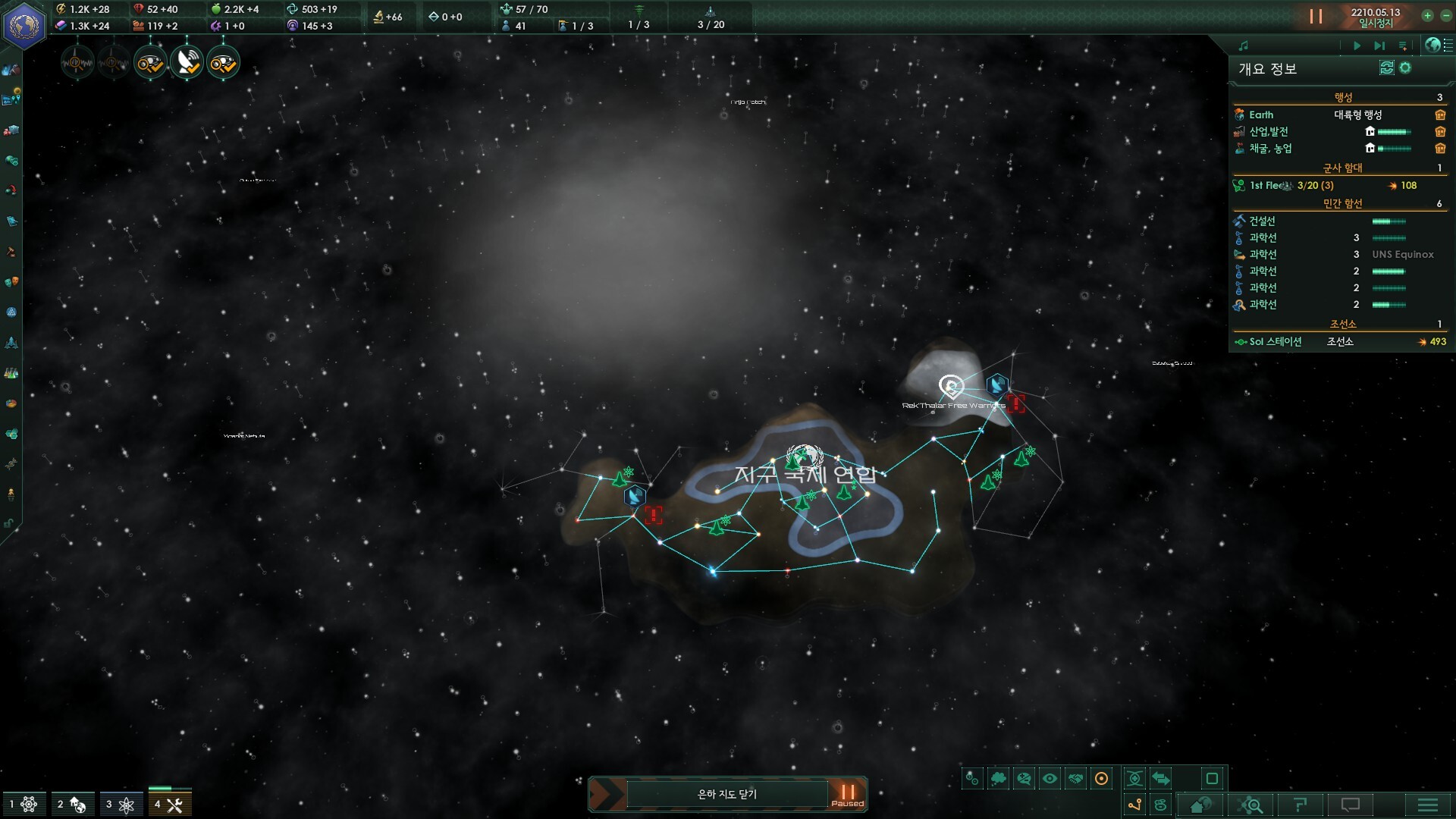The height and width of the screenshot is (819, 1456).
Task: Increase game speed with the plus button
Action: [x=1427, y=16]
